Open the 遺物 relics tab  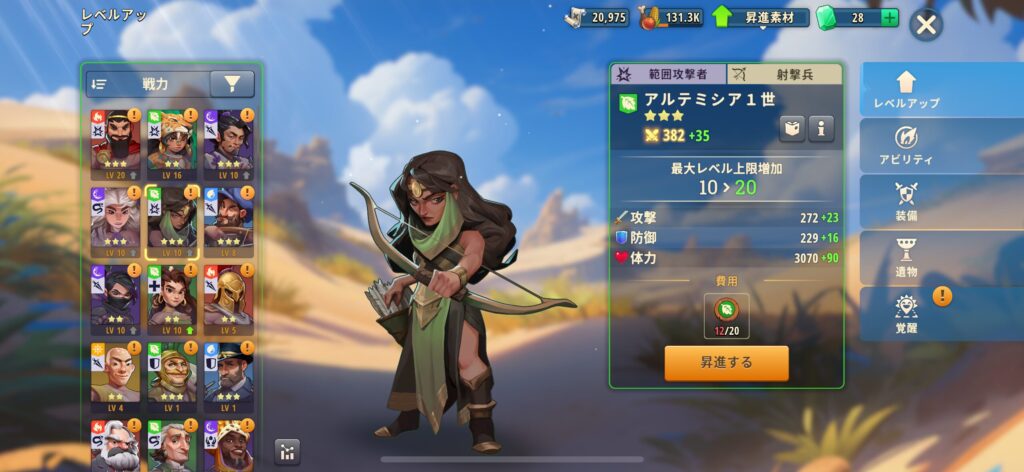coord(907,258)
